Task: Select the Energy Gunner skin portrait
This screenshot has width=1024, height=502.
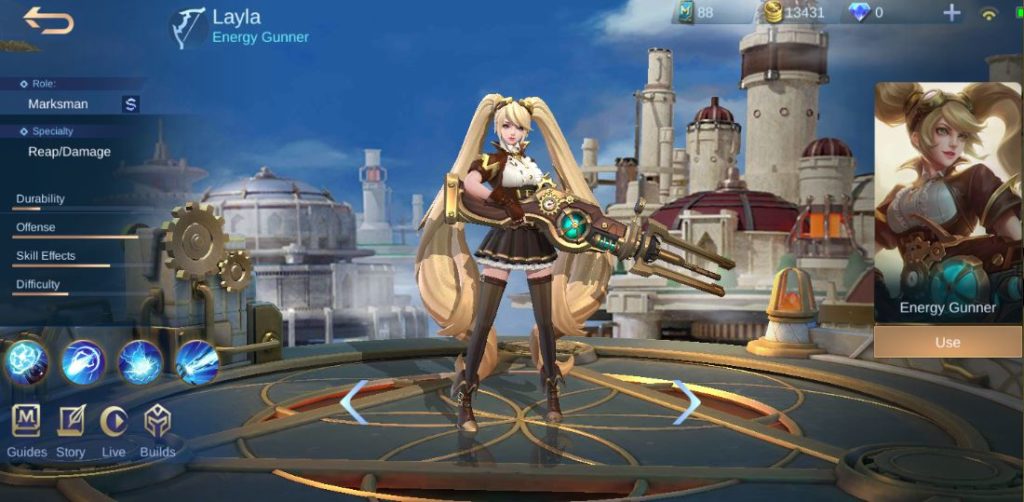Action: coord(947,200)
